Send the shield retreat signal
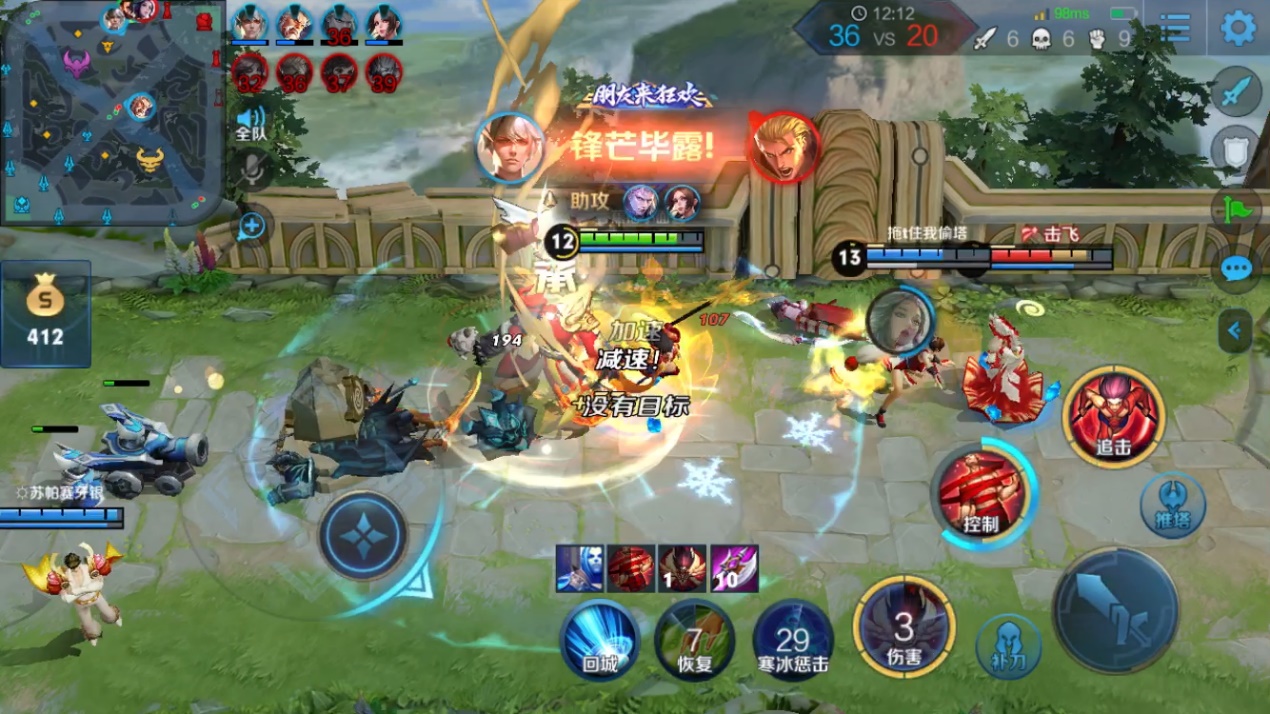 (1237, 150)
